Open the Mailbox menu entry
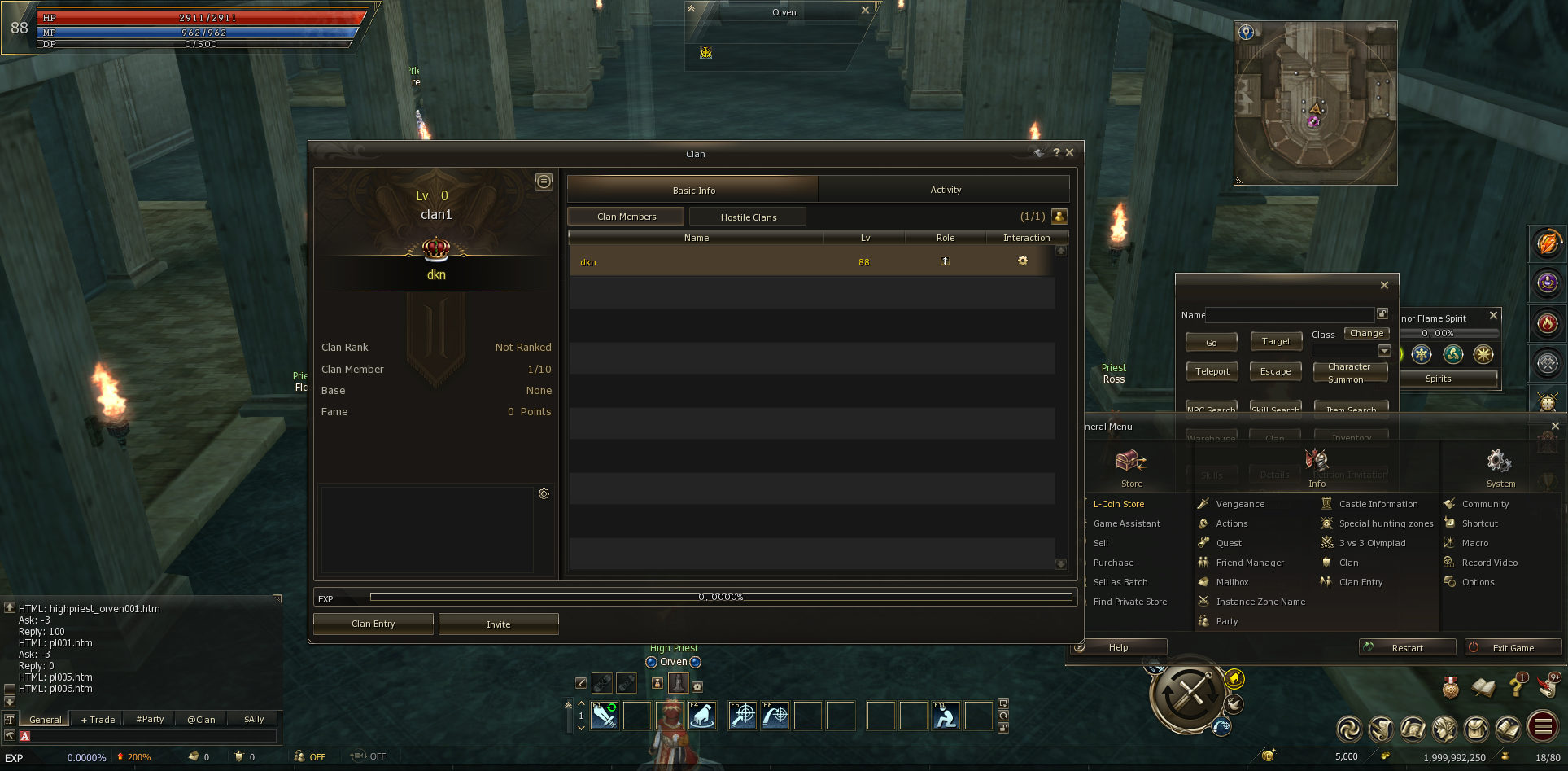The height and width of the screenshot is (771, 1568). tap(1232, 582)
